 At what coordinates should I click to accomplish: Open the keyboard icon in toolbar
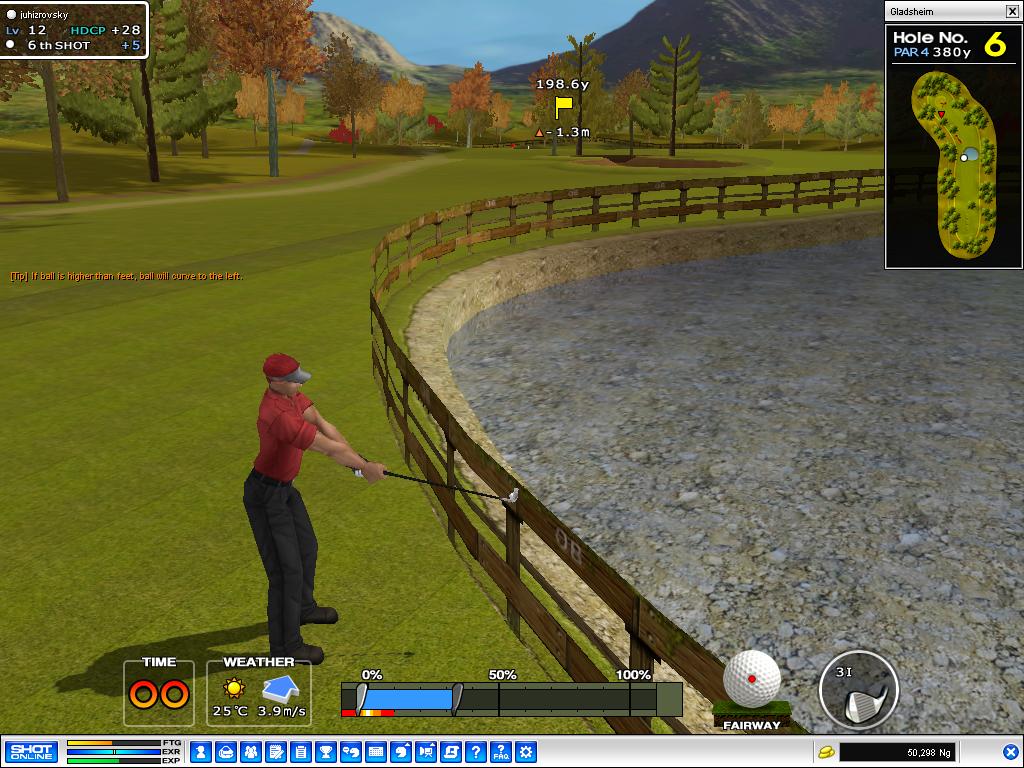376,751
